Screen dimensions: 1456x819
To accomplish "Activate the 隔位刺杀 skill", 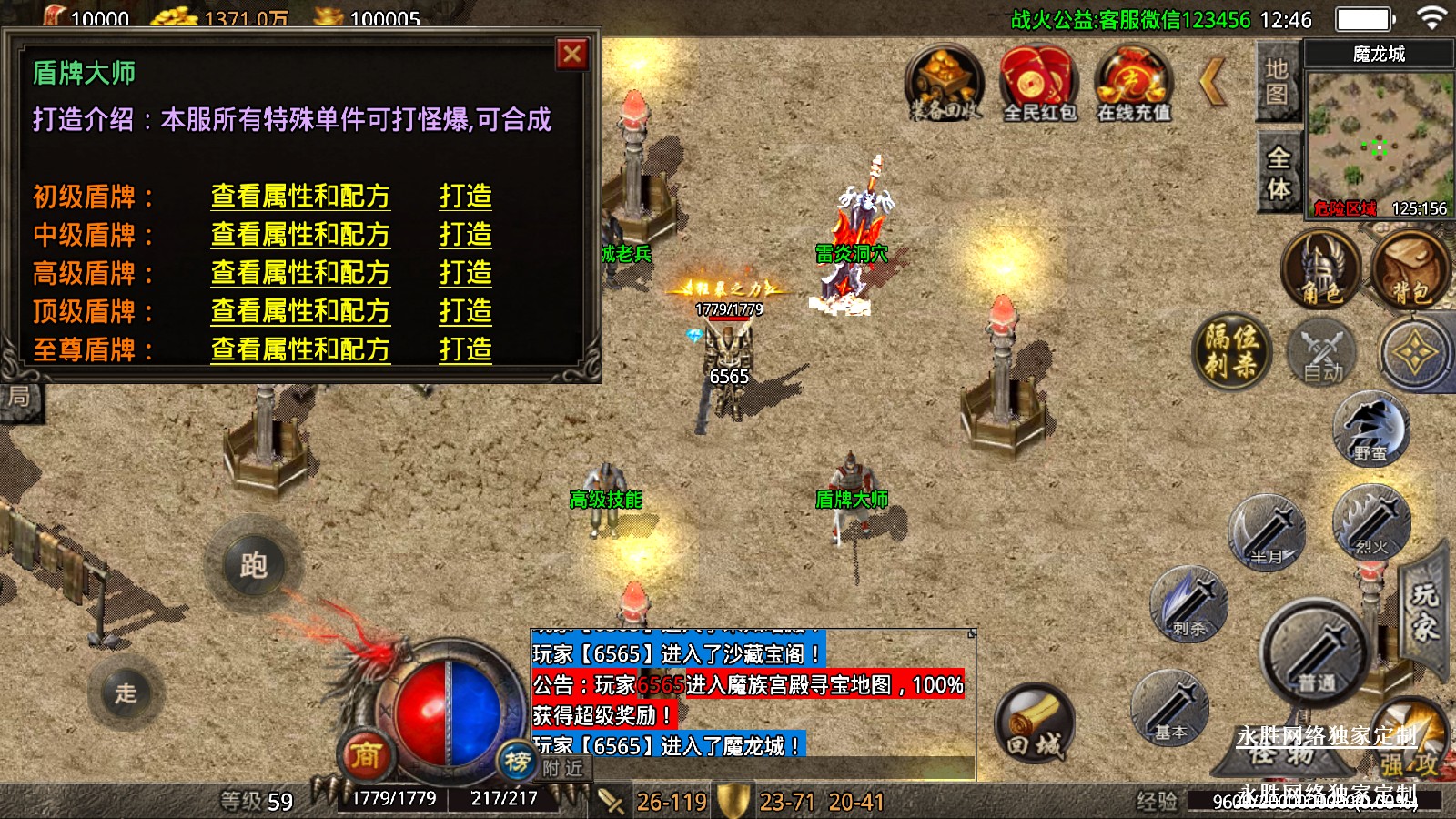I will pos(1232,350).
